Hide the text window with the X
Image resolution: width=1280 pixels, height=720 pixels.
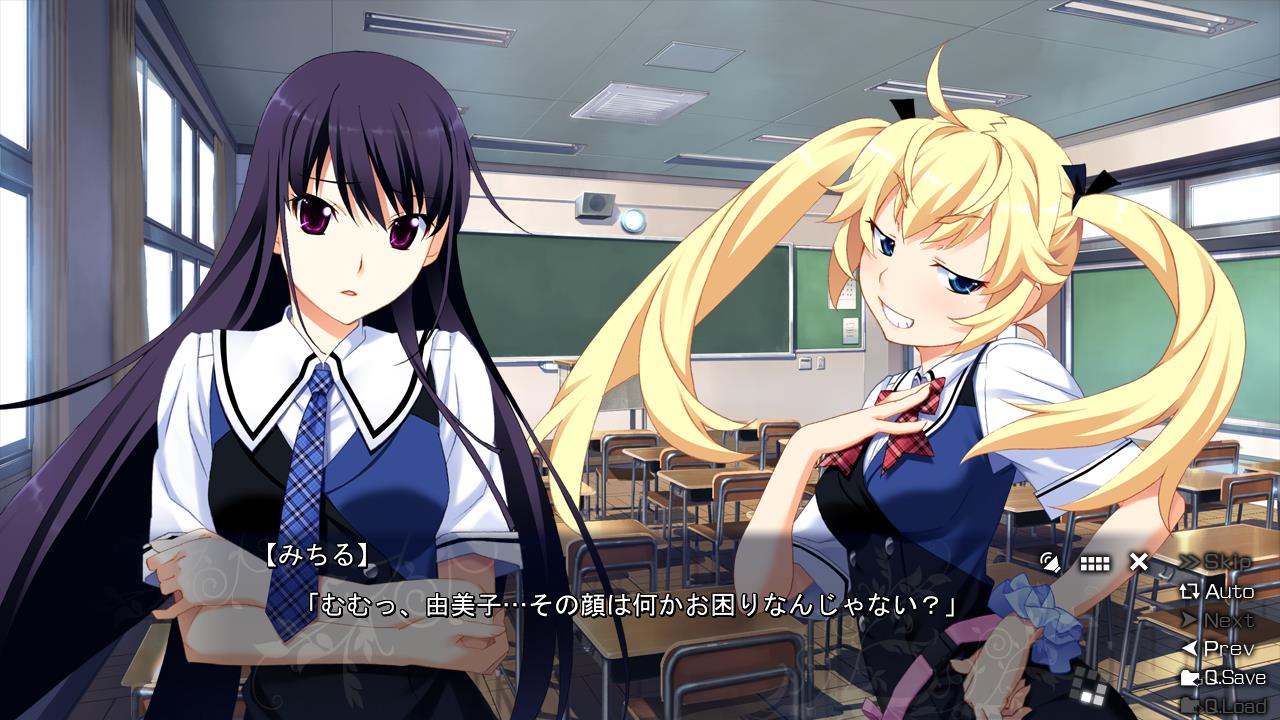tap(1138, 562)
